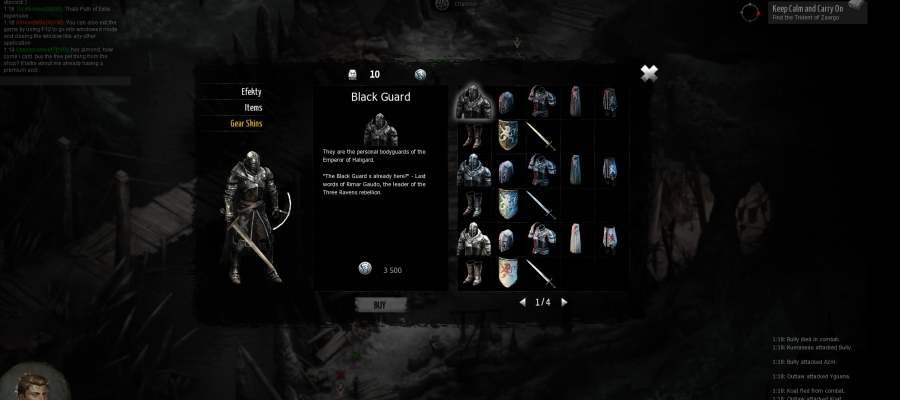Viewport: 900px width, 400px height.
Task: Open the Efekty shop category
Action: click(251, 92)
